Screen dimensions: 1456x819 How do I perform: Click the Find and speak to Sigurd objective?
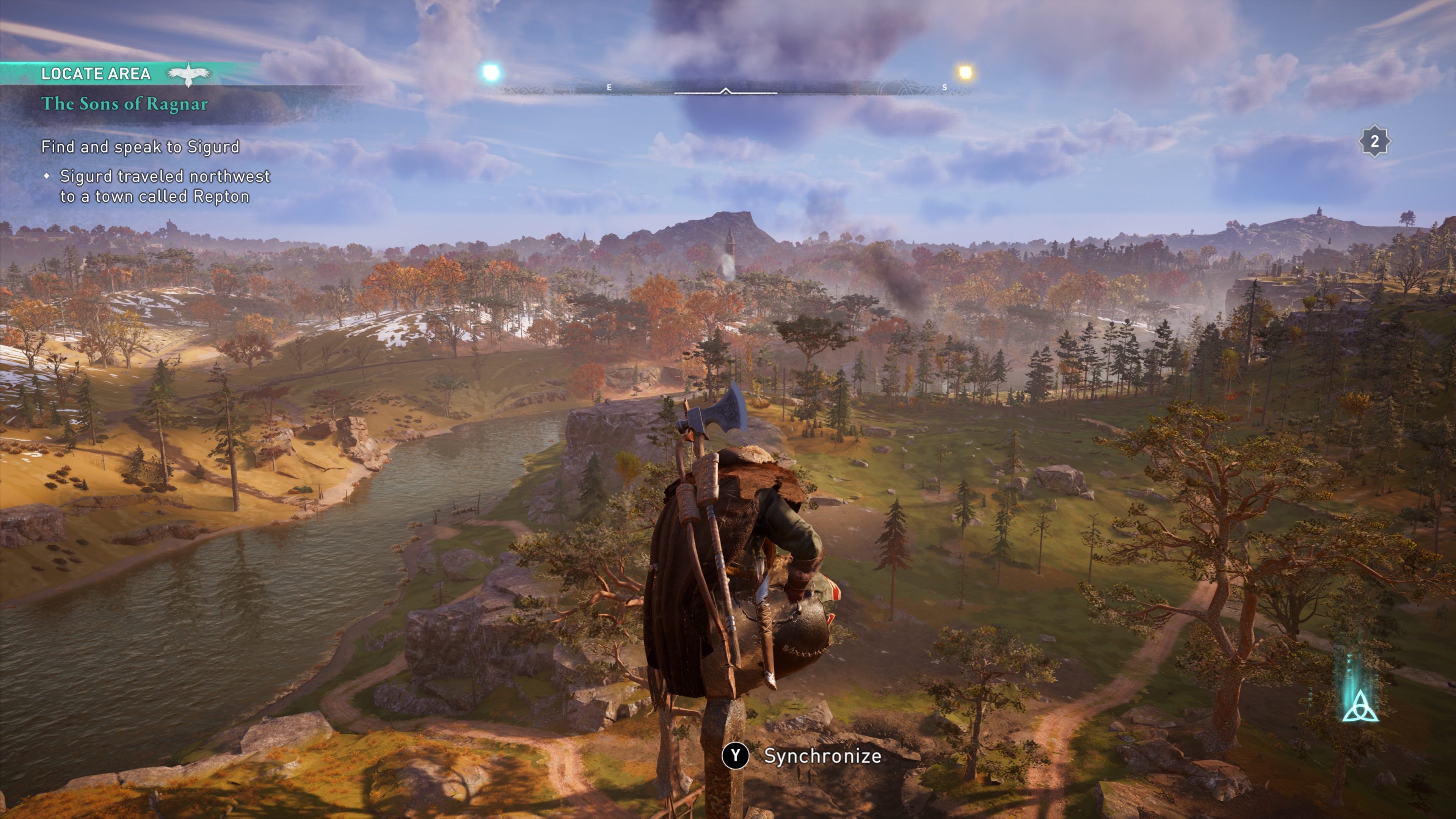pyautogui.click(x=140, y=147)
